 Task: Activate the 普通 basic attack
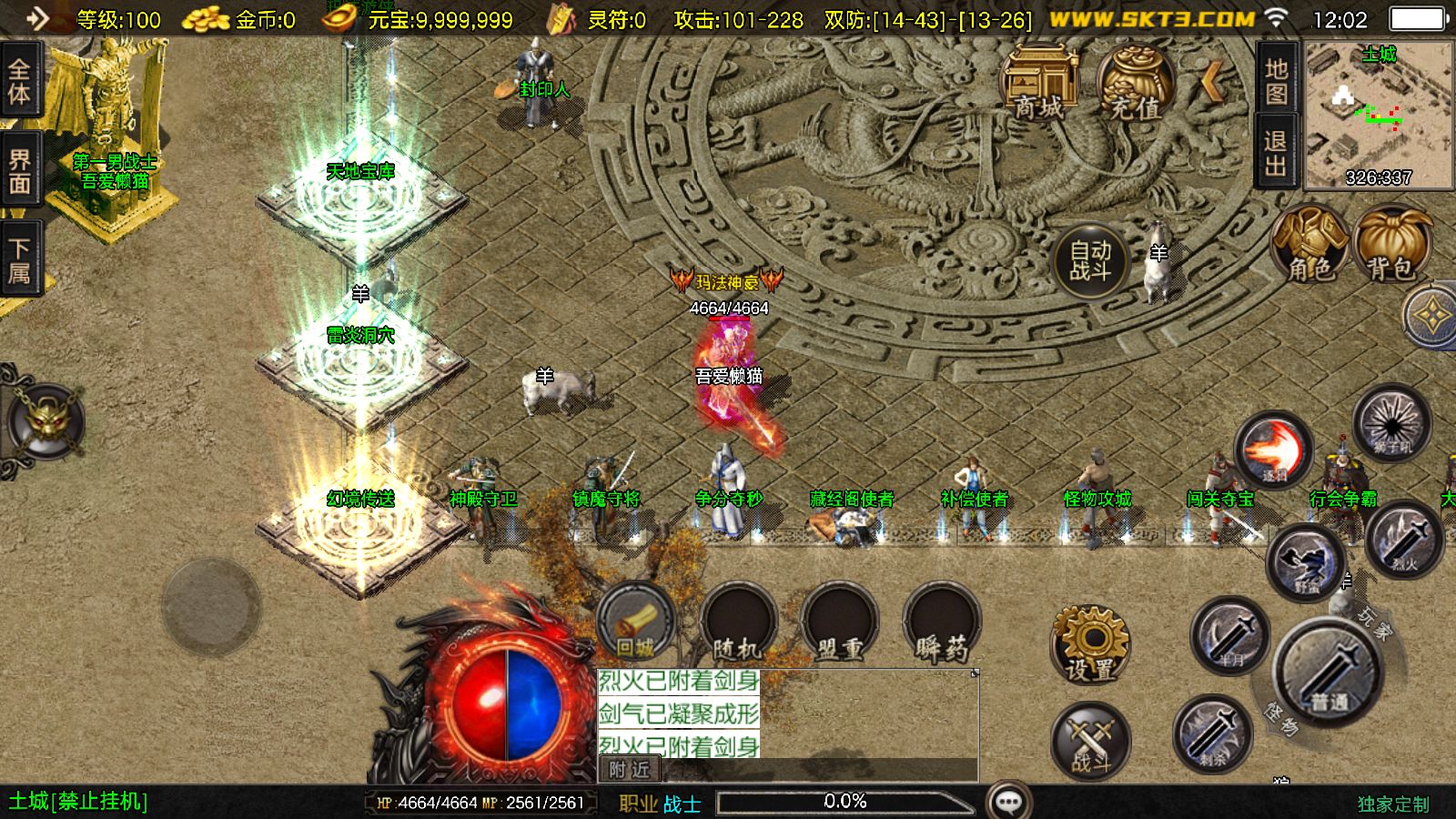click(x=1330, y=673)
